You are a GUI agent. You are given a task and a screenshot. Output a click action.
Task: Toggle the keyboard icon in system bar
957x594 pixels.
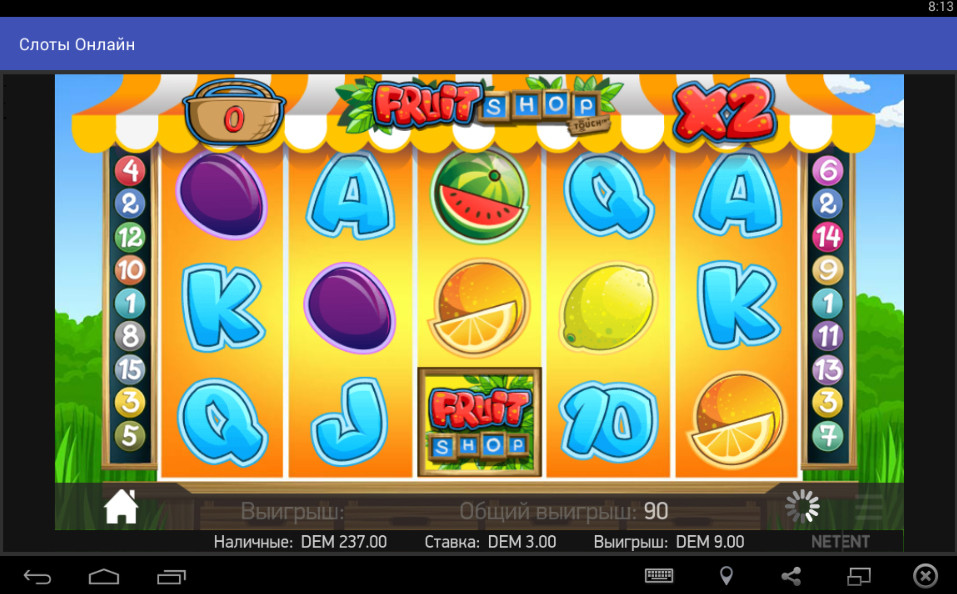pos(659,576)
